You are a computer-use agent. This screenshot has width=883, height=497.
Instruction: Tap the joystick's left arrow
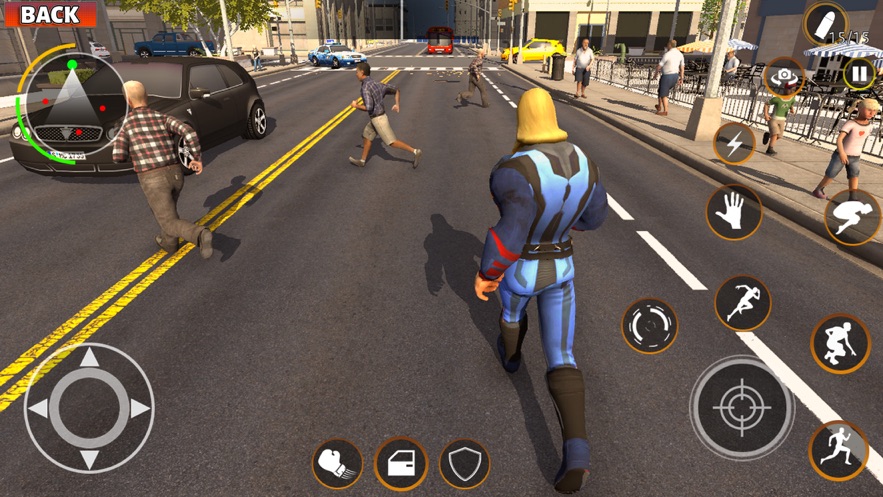coord(39,408)
